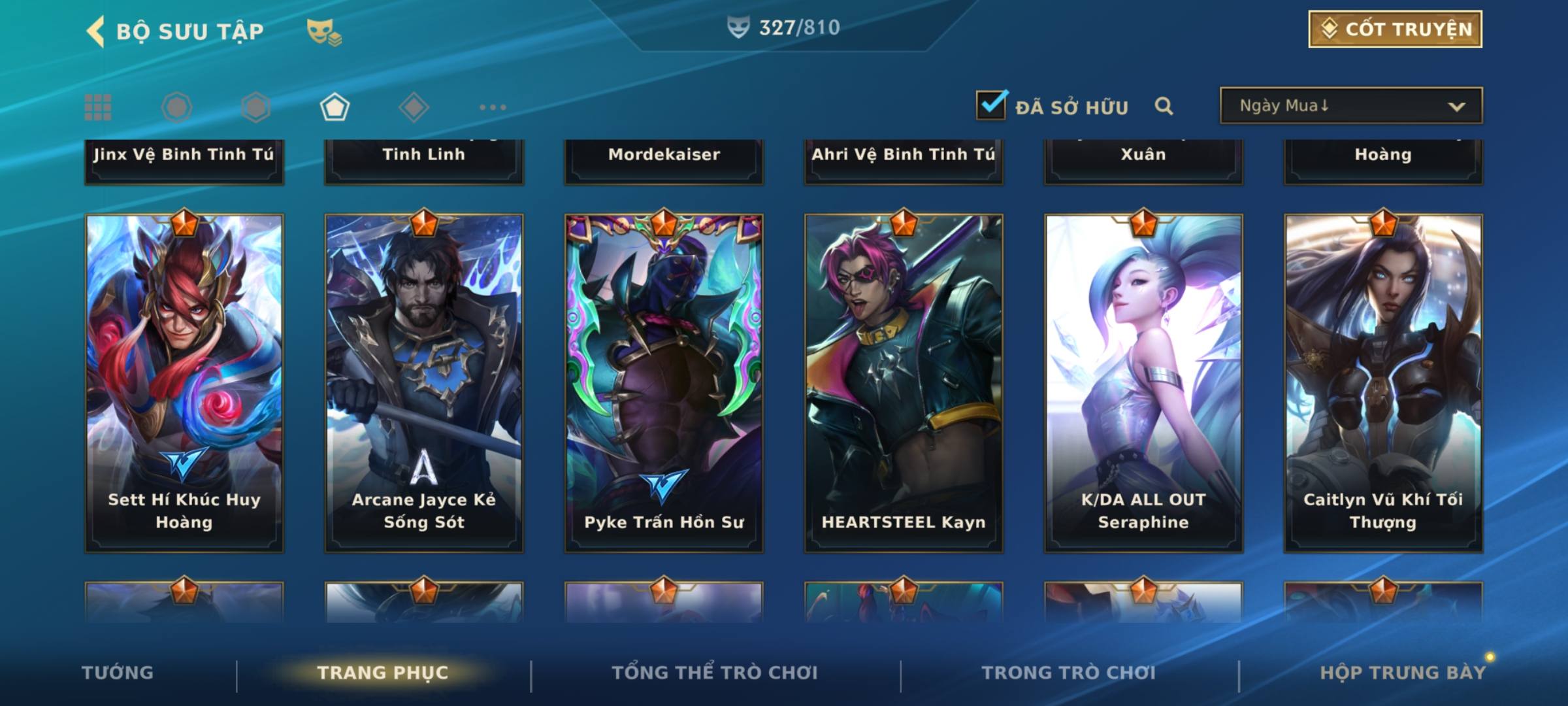
Task: Switch to the Tướng tab
Action: click(x=118, y=673)
